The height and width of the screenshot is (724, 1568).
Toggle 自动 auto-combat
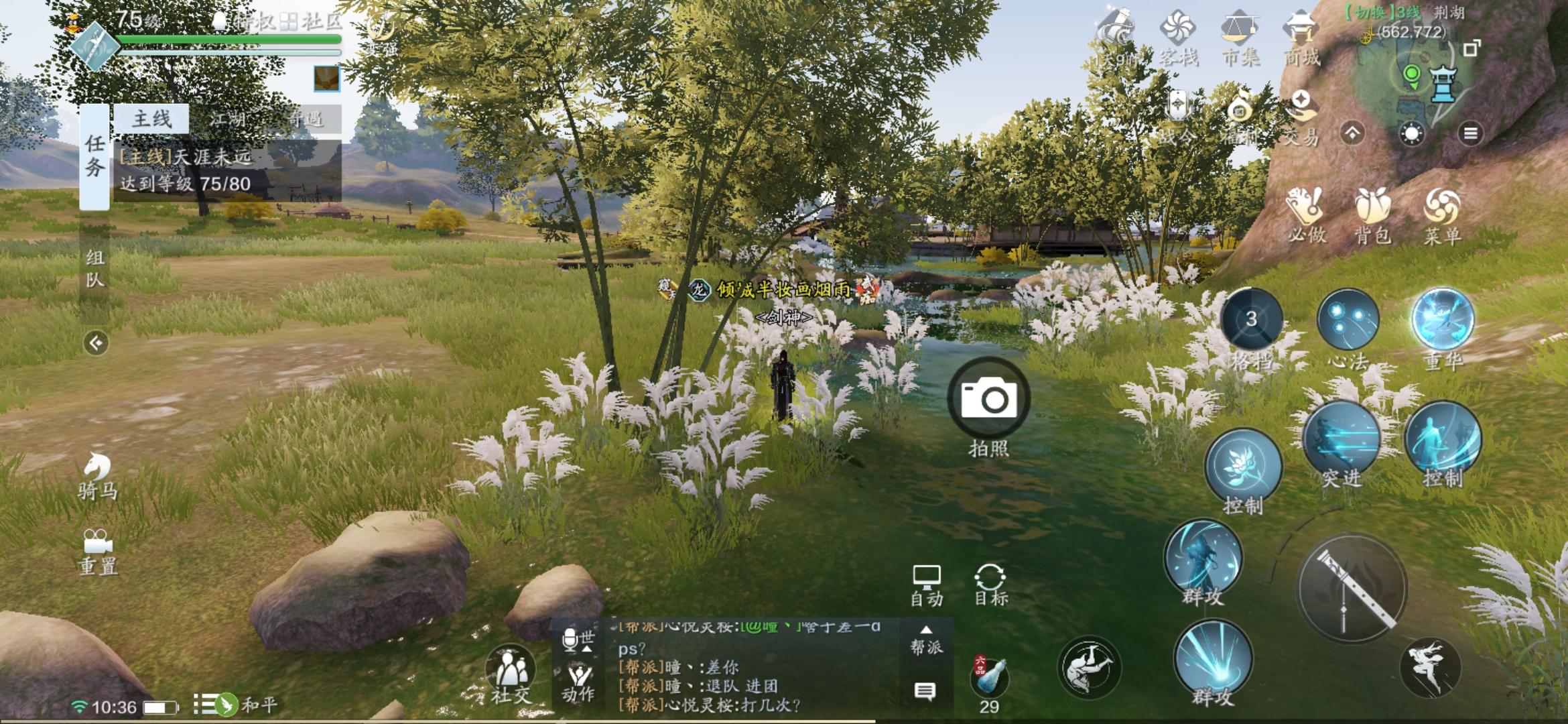pos(926,585)
